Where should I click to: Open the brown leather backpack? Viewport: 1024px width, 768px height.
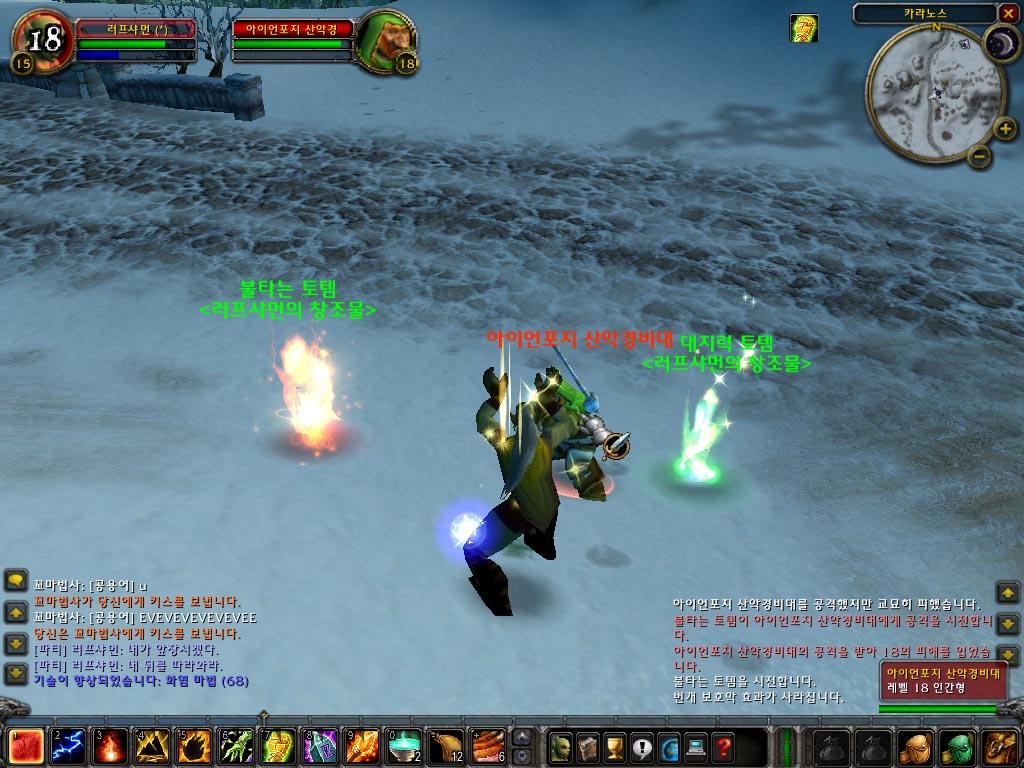pos(999,746)
